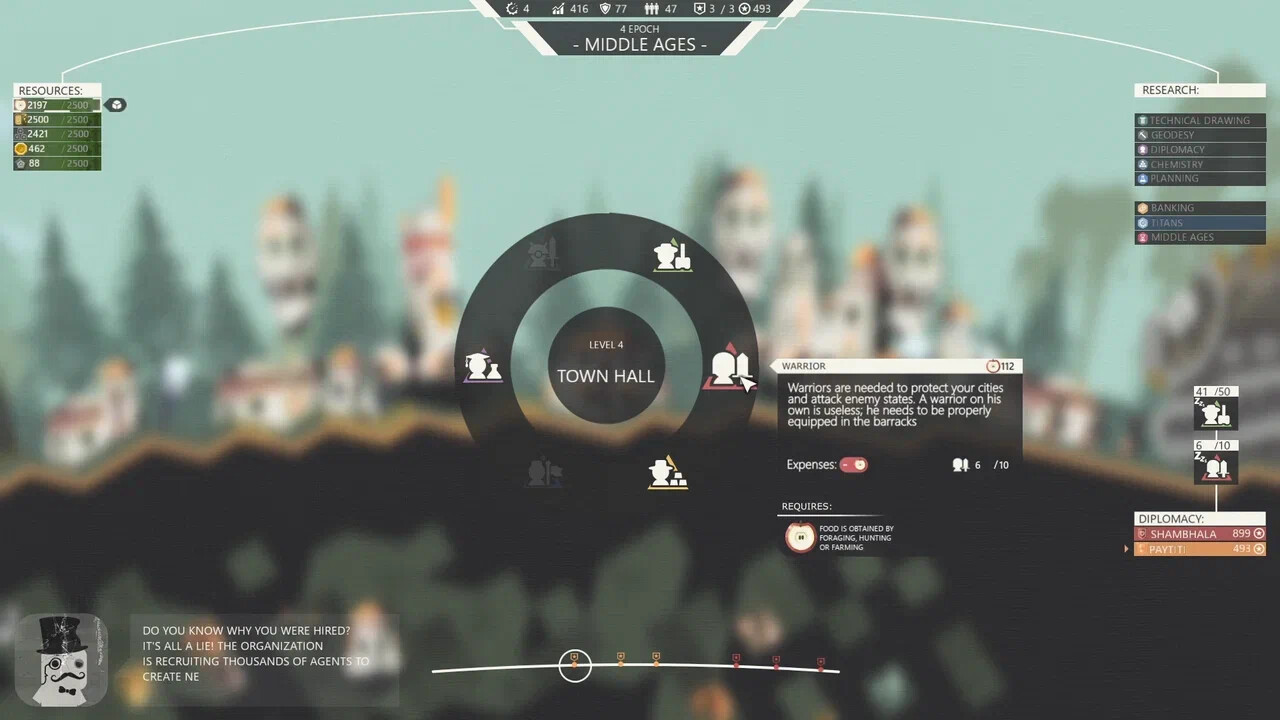Select the farmer icon at top of ring
The image size is (1280, 720).
pyautogui.click(x=672, y=255)
